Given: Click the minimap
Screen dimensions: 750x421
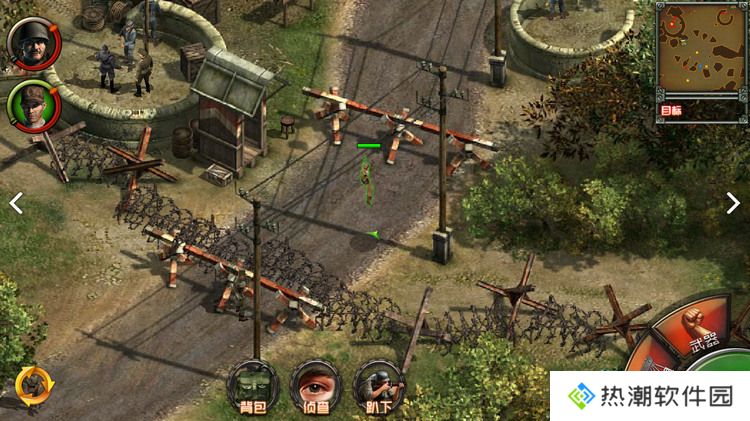Looking at the screenshot, I should 700,51.
